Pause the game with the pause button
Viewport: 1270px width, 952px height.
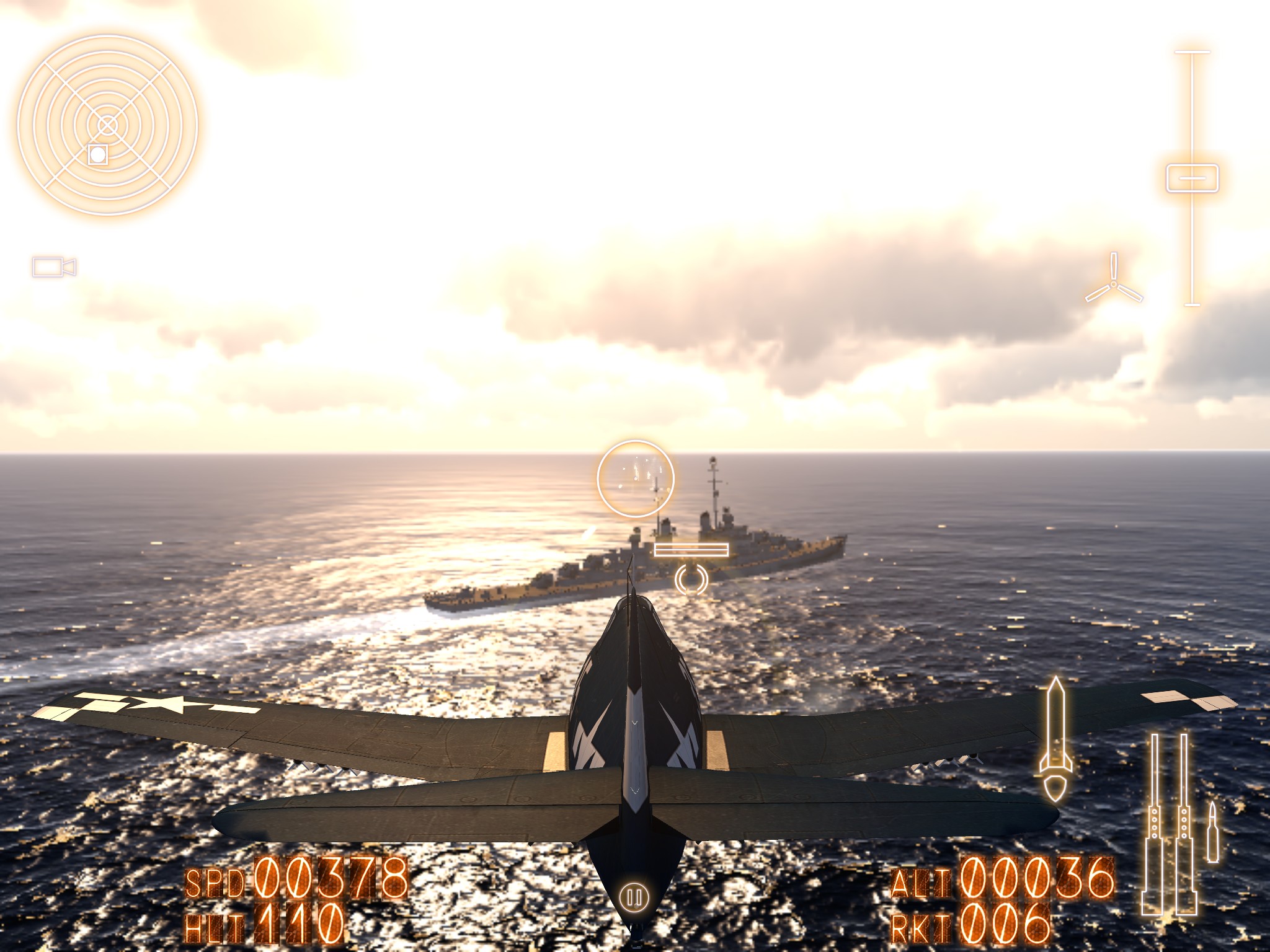tap(634, 897)
